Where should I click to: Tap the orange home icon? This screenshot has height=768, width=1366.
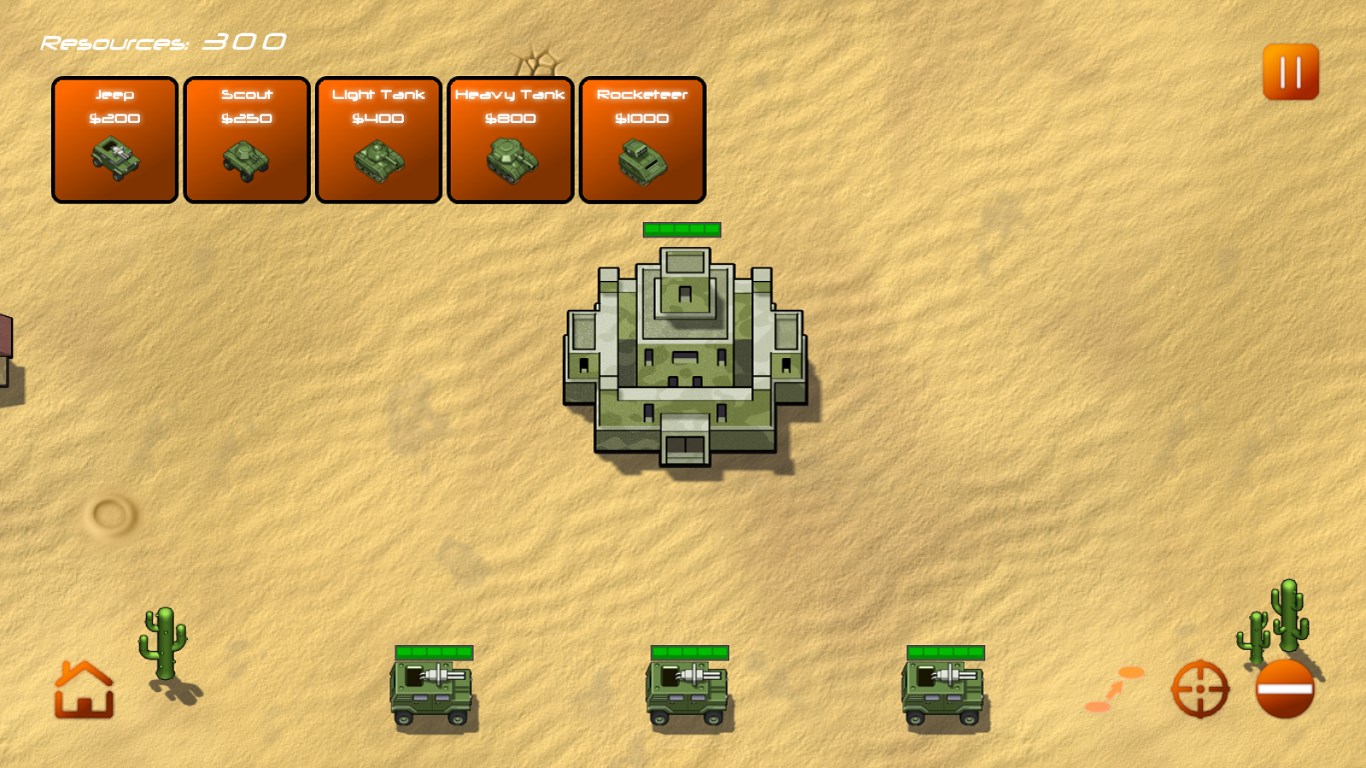coord(84,689)
